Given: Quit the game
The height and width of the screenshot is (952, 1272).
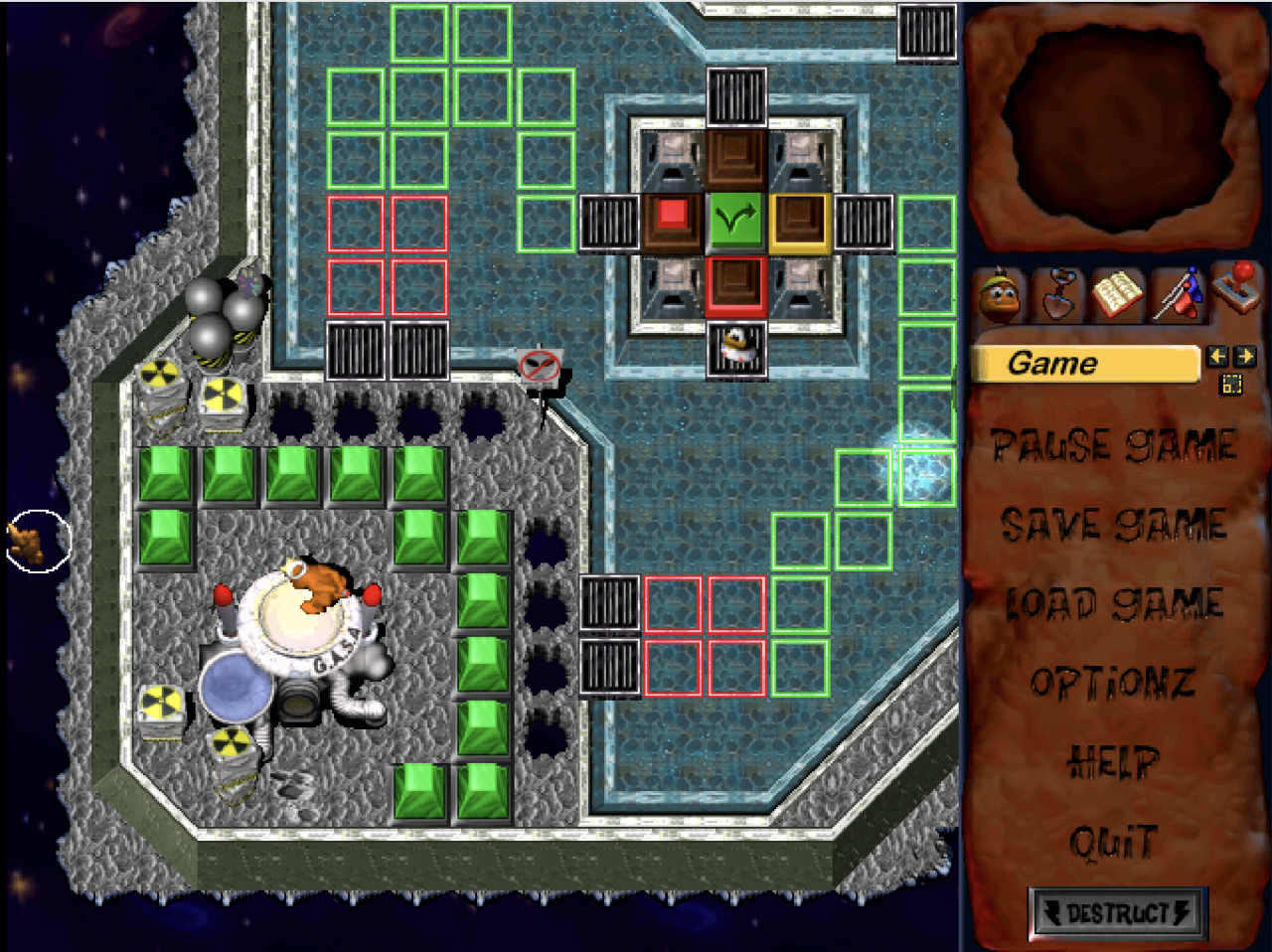Looking at the screenshot, I should (x=1113, y=843).
